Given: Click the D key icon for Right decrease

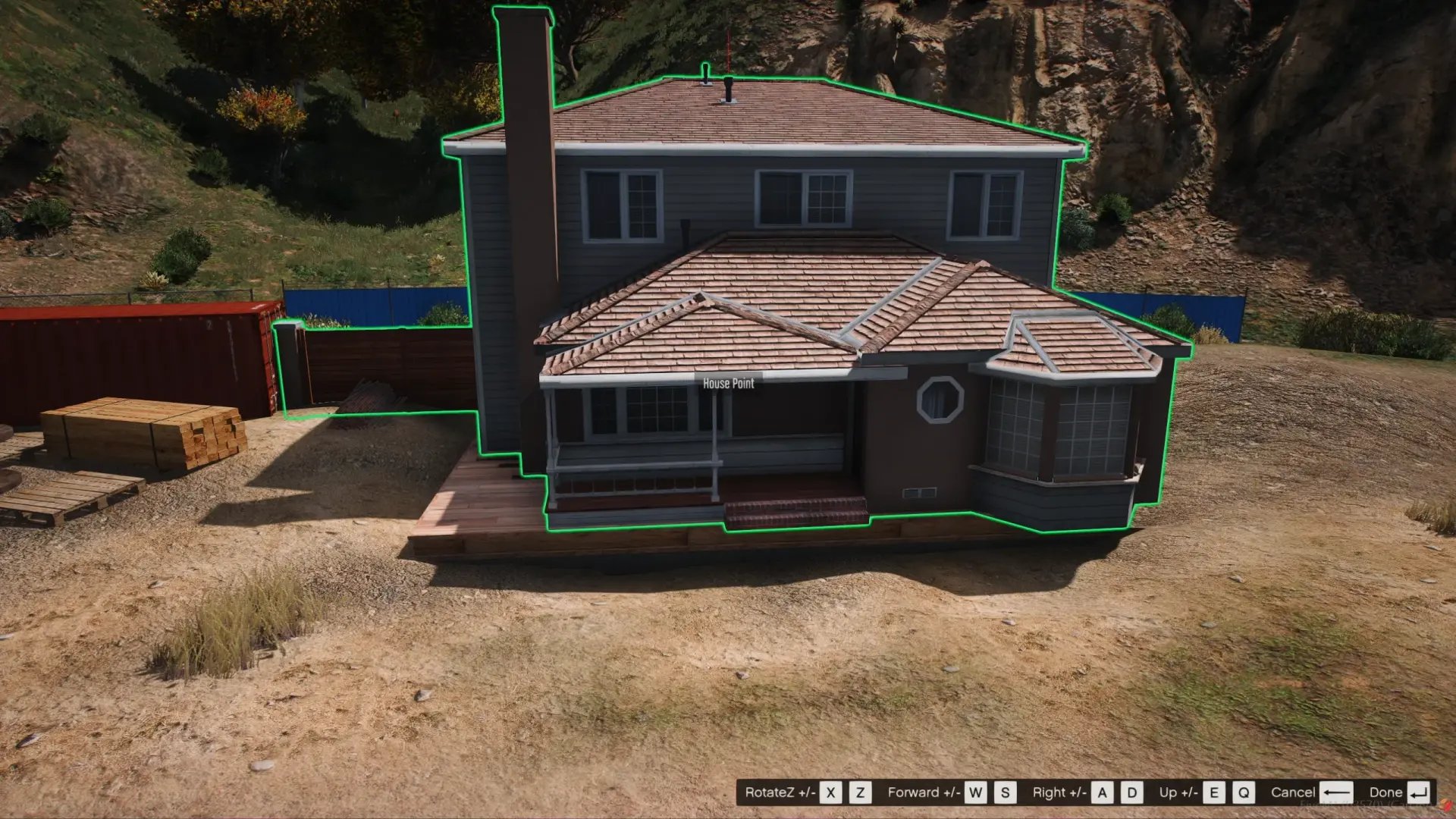Looking at the screenshot, I should (1132, 792).
